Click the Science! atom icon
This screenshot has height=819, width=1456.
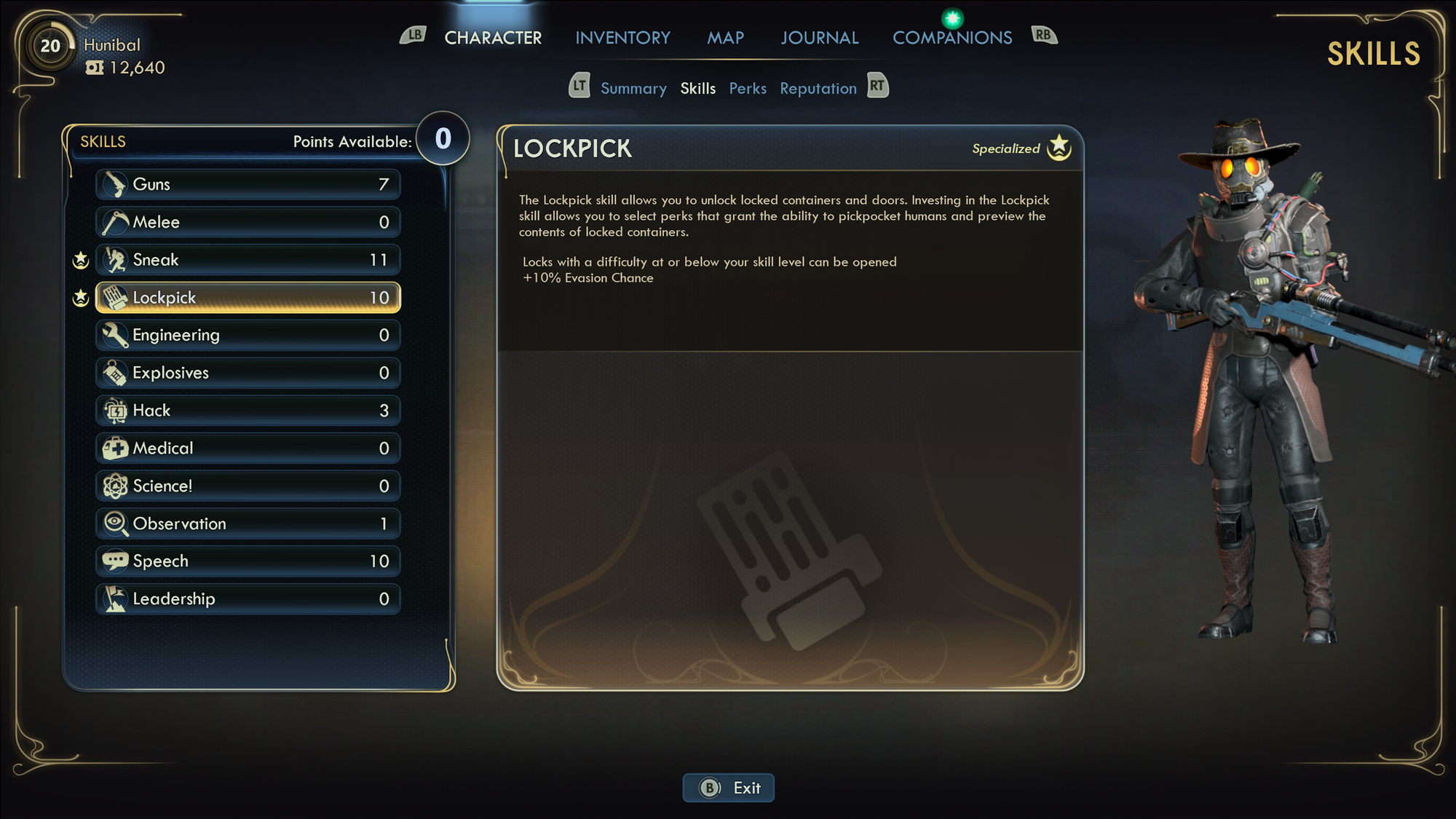point(113,486)
